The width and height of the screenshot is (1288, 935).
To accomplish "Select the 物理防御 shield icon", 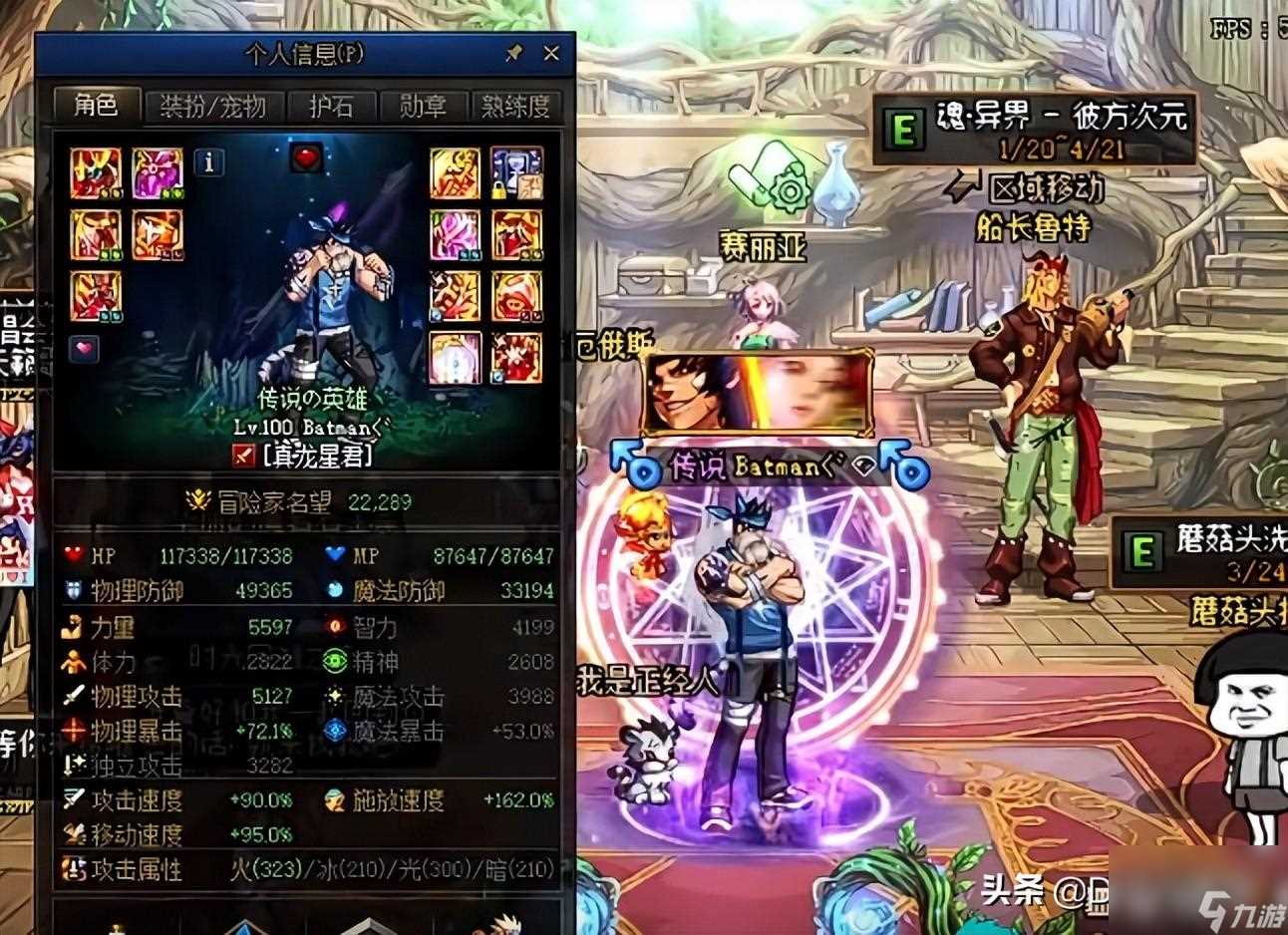I will [71, 590].
